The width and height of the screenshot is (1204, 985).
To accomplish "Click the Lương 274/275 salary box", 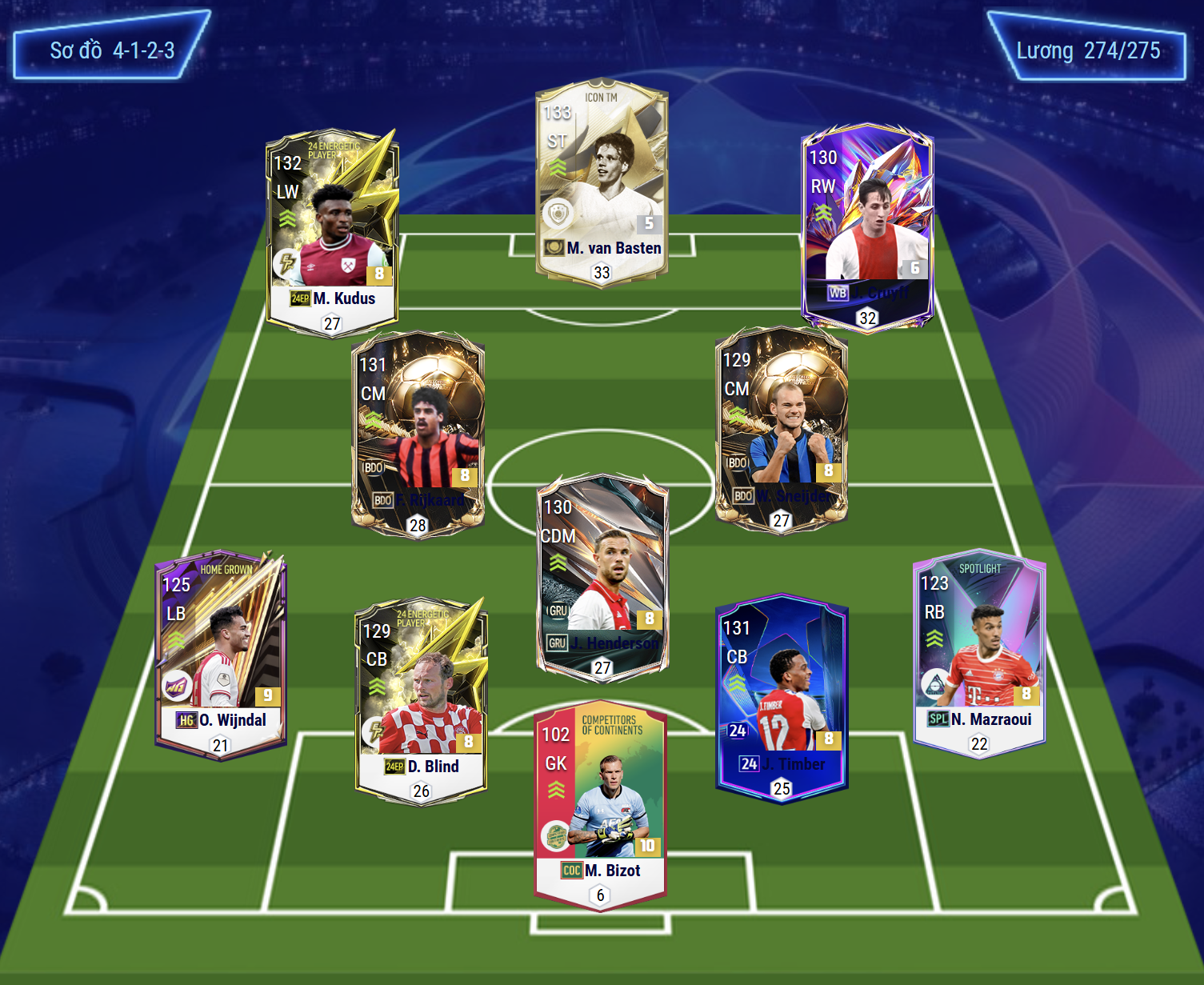I will pos(1088,50).
